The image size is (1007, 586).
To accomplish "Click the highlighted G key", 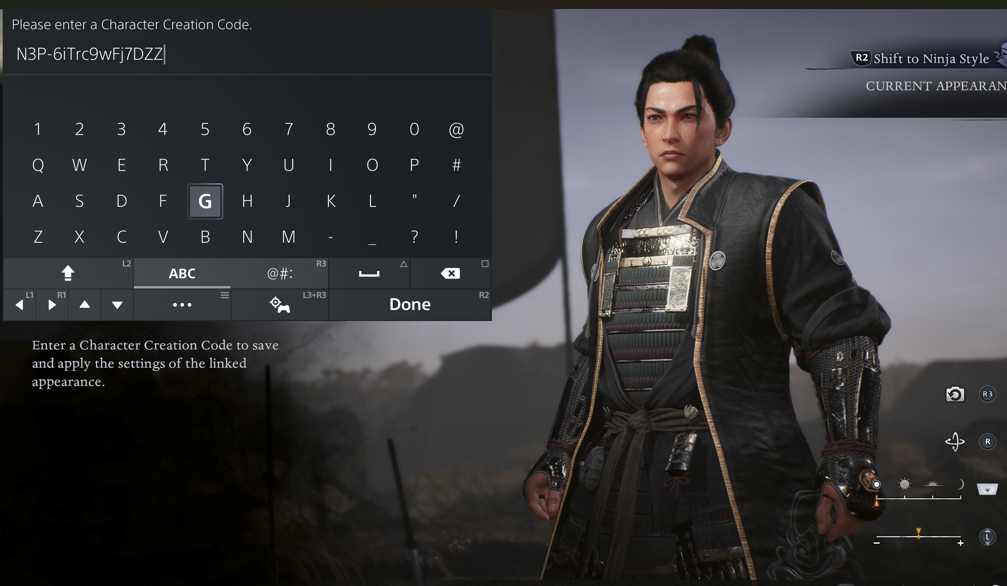I will click(205, 201).
